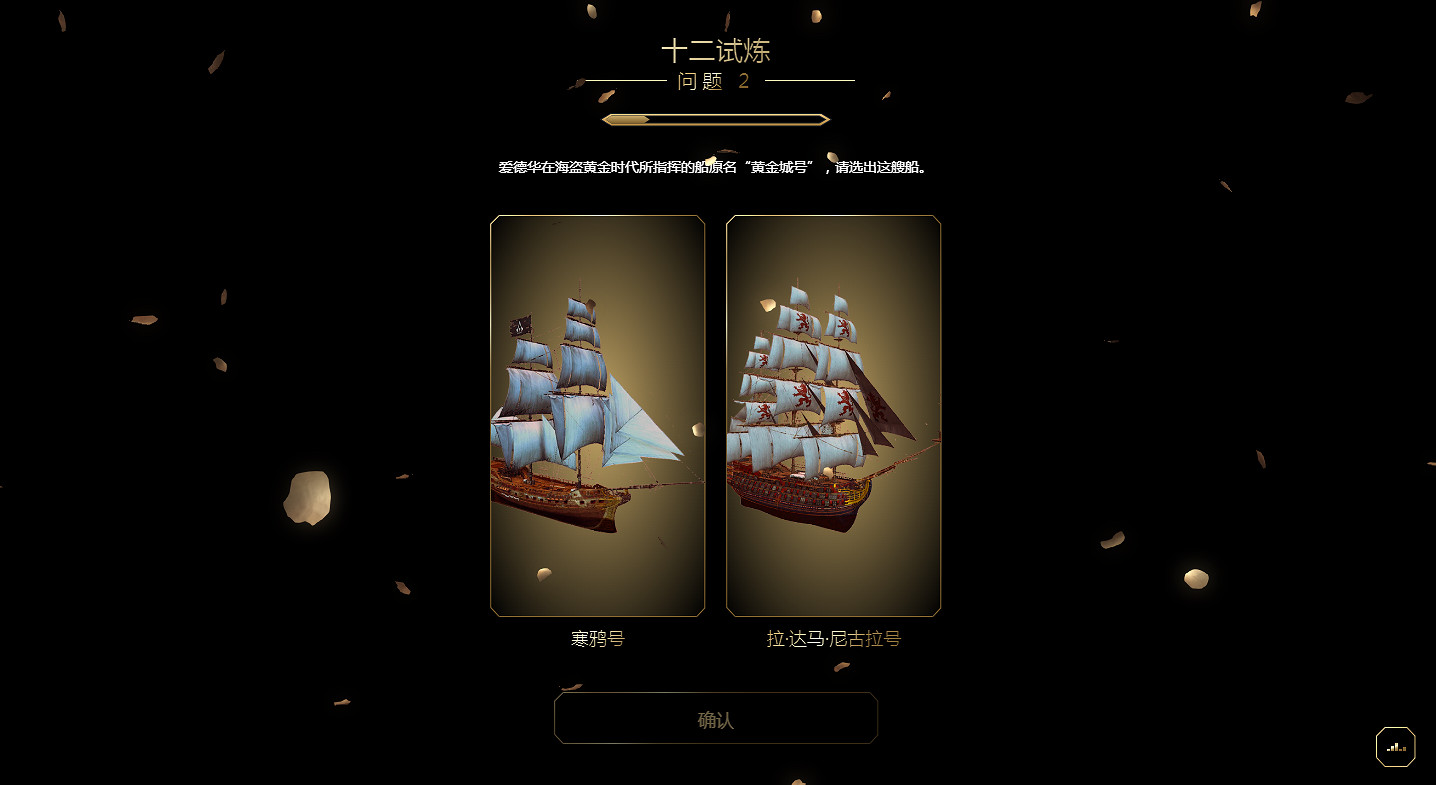Click the 拉·达马·尼古拉号 name label
1436x785 pixels.
point(833,638)
